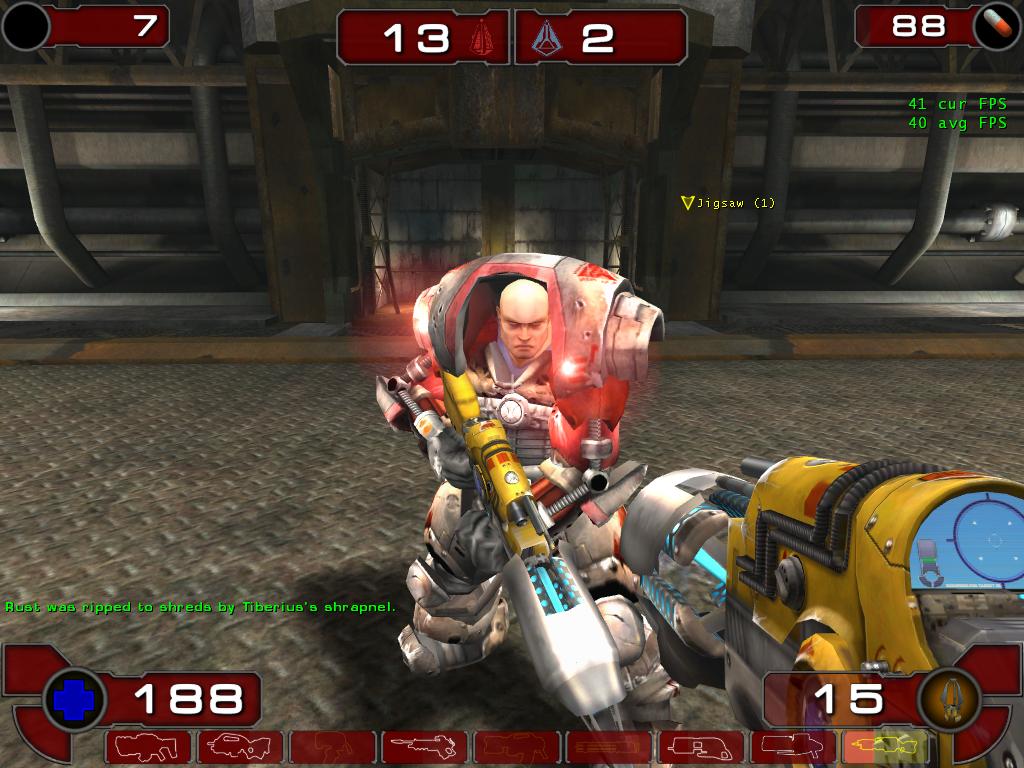
Task: Click the highlighted lightning gun slot
Action: [x=884, y=746]
